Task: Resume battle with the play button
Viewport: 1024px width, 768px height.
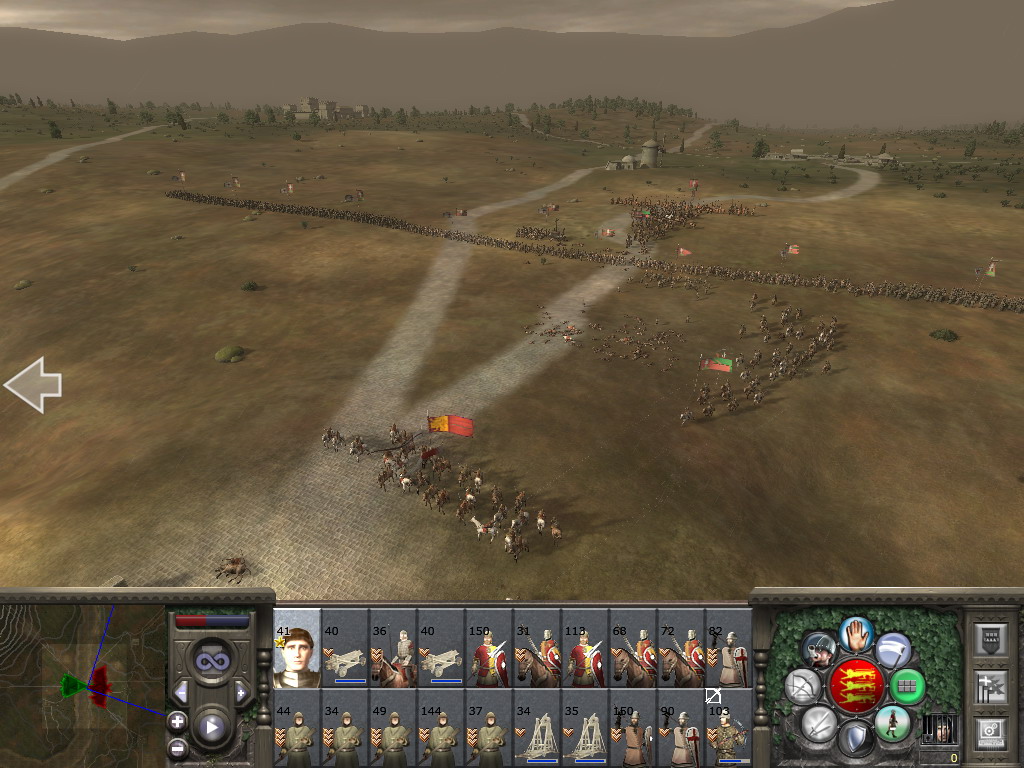Action: pos(211,727)
